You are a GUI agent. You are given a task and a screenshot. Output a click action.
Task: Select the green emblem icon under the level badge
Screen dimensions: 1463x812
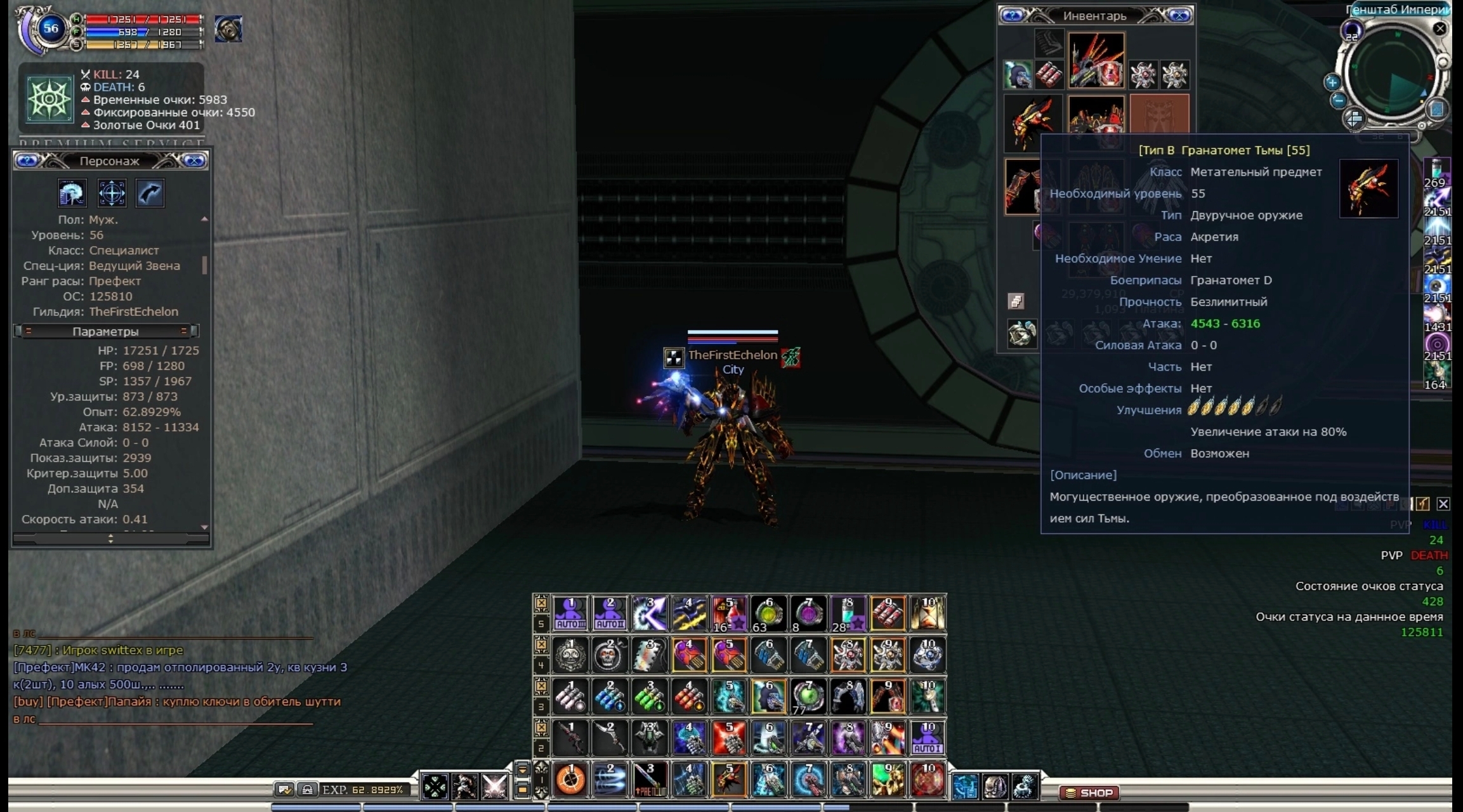(49, 100)
